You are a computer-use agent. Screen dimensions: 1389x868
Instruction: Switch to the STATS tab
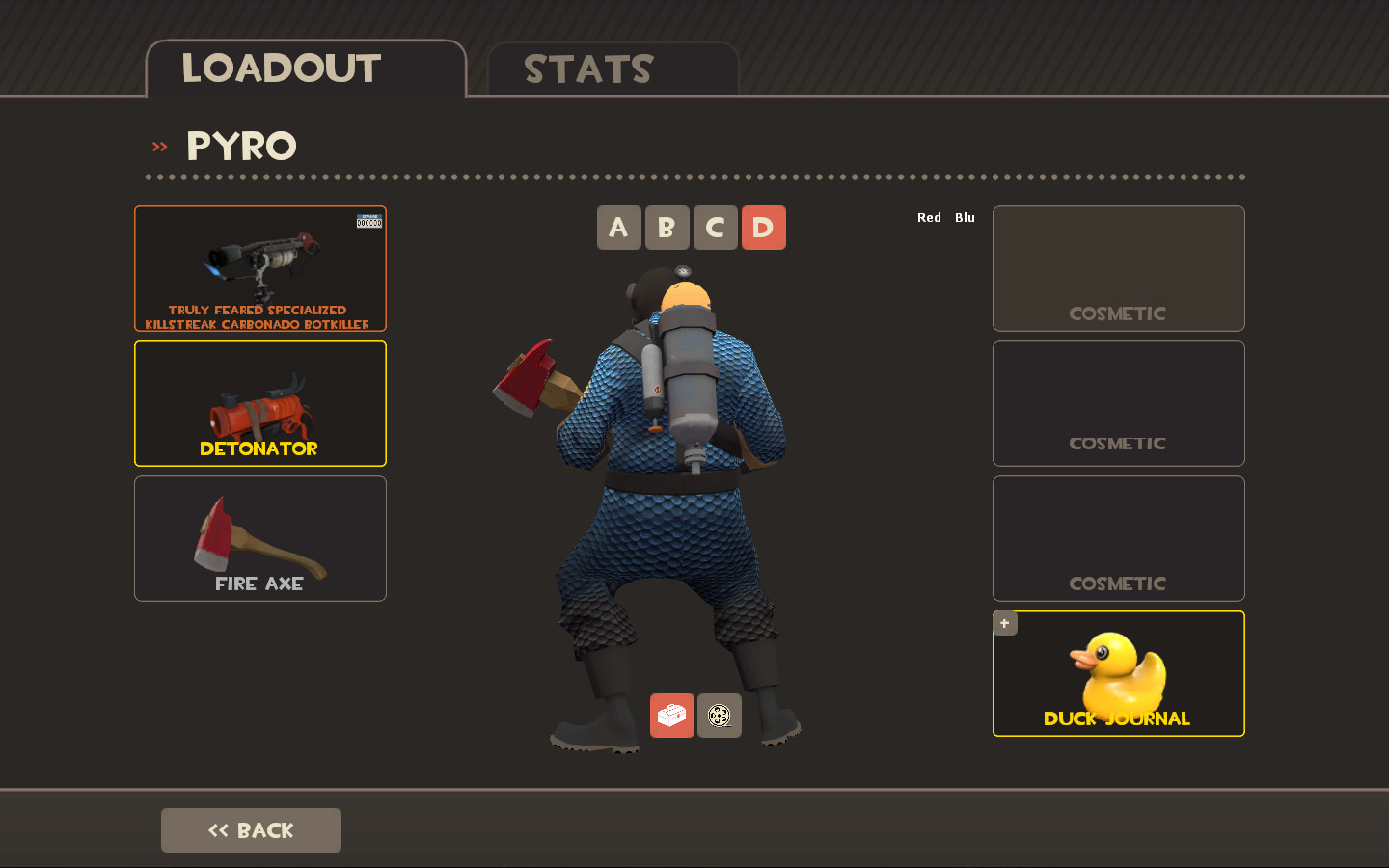click(586, 68)
